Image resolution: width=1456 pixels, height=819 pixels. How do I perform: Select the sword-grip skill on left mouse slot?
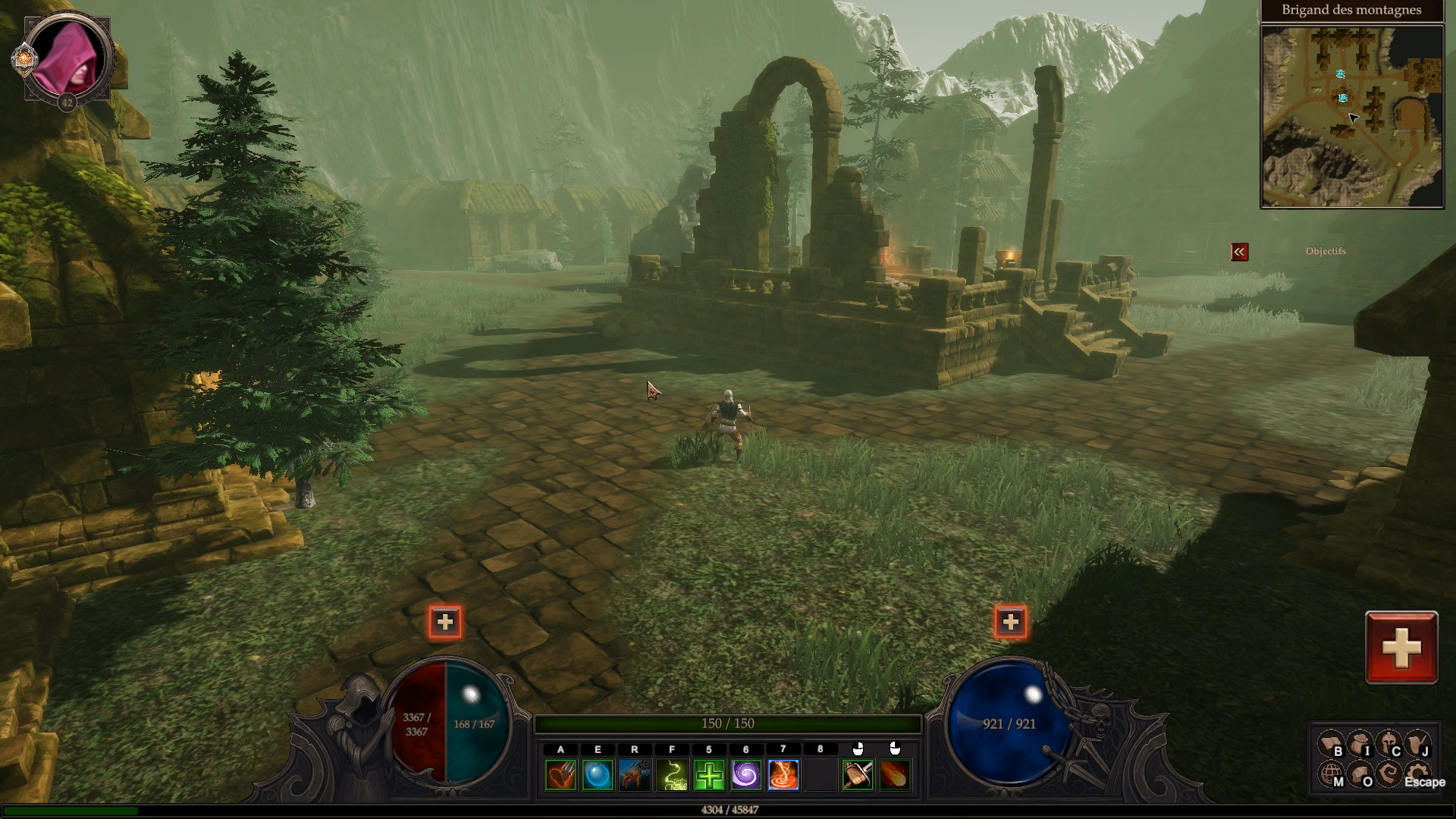pos(858,775)
